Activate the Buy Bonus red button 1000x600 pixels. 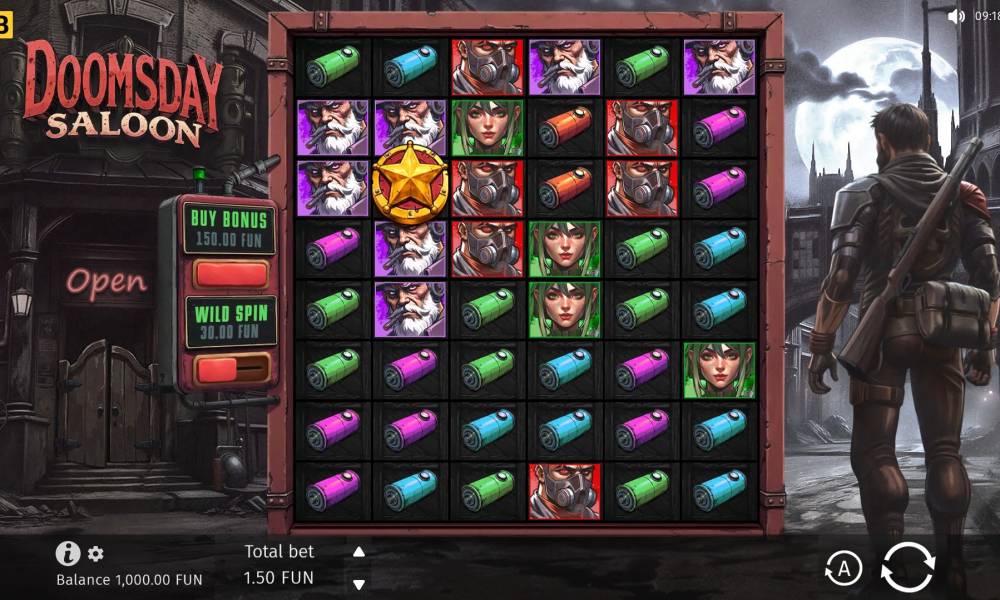pyautogui.click(x=231, y=273)
